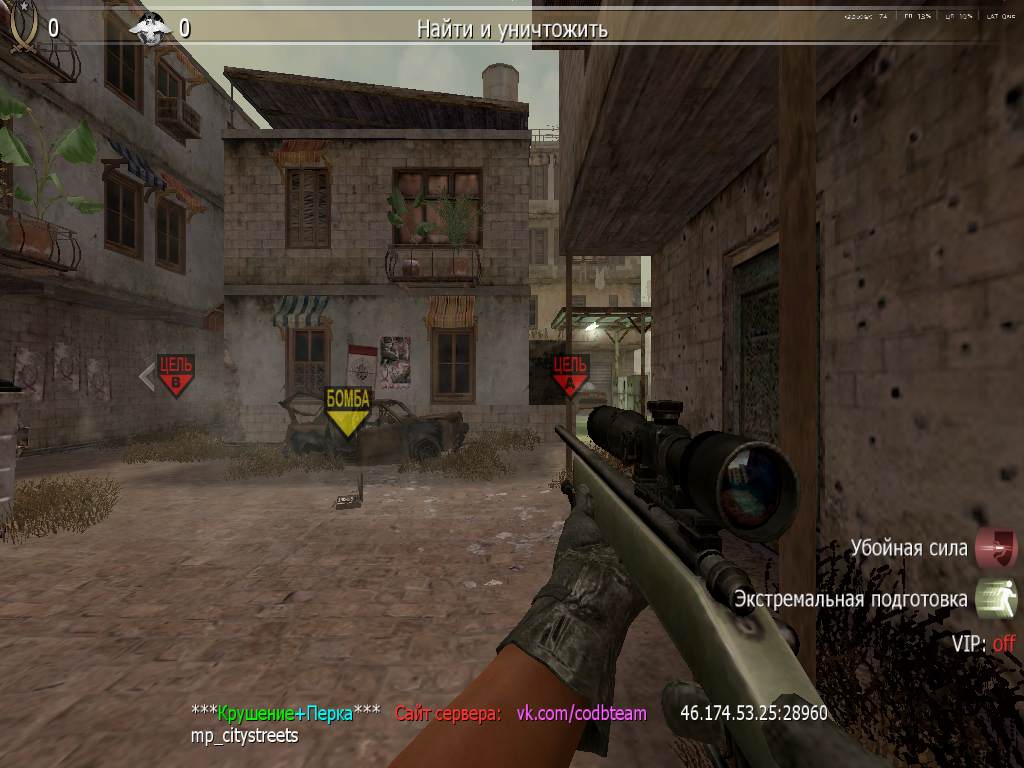1024x768 pixels.
Task: Click the Экстремальная подготовка perk icon
Action: point(996,599)
